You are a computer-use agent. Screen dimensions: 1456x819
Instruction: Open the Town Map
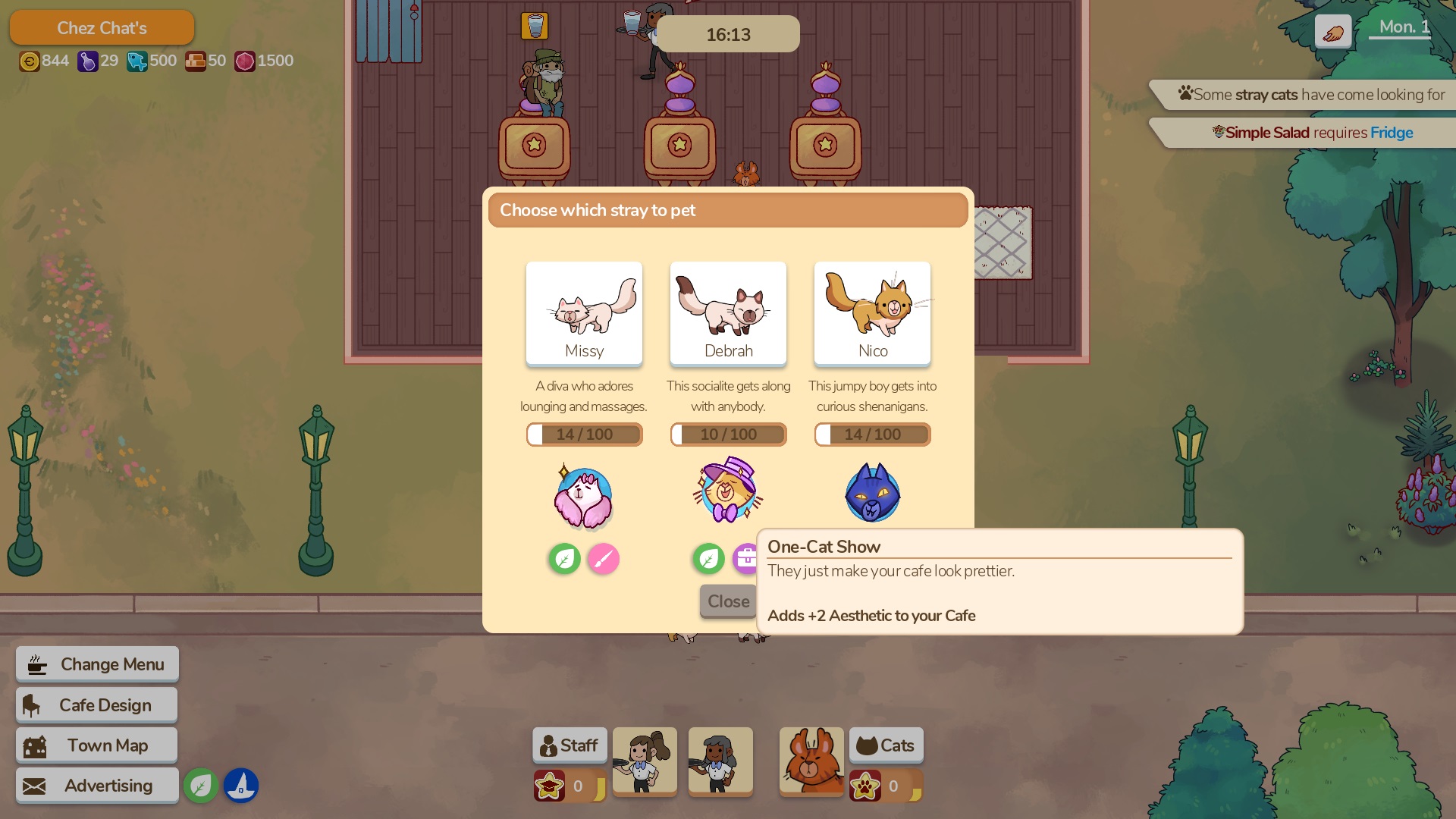96,745
